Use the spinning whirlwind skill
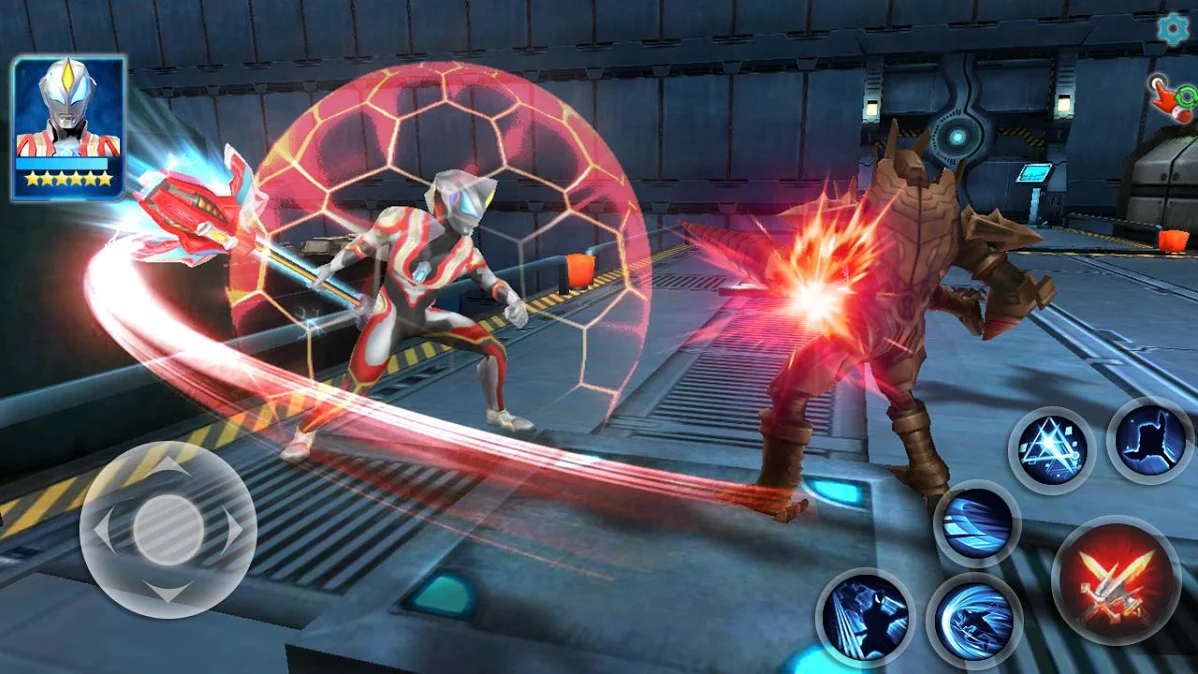The height and width of the screenshot is (674, 1198). [x=974, y=622]
